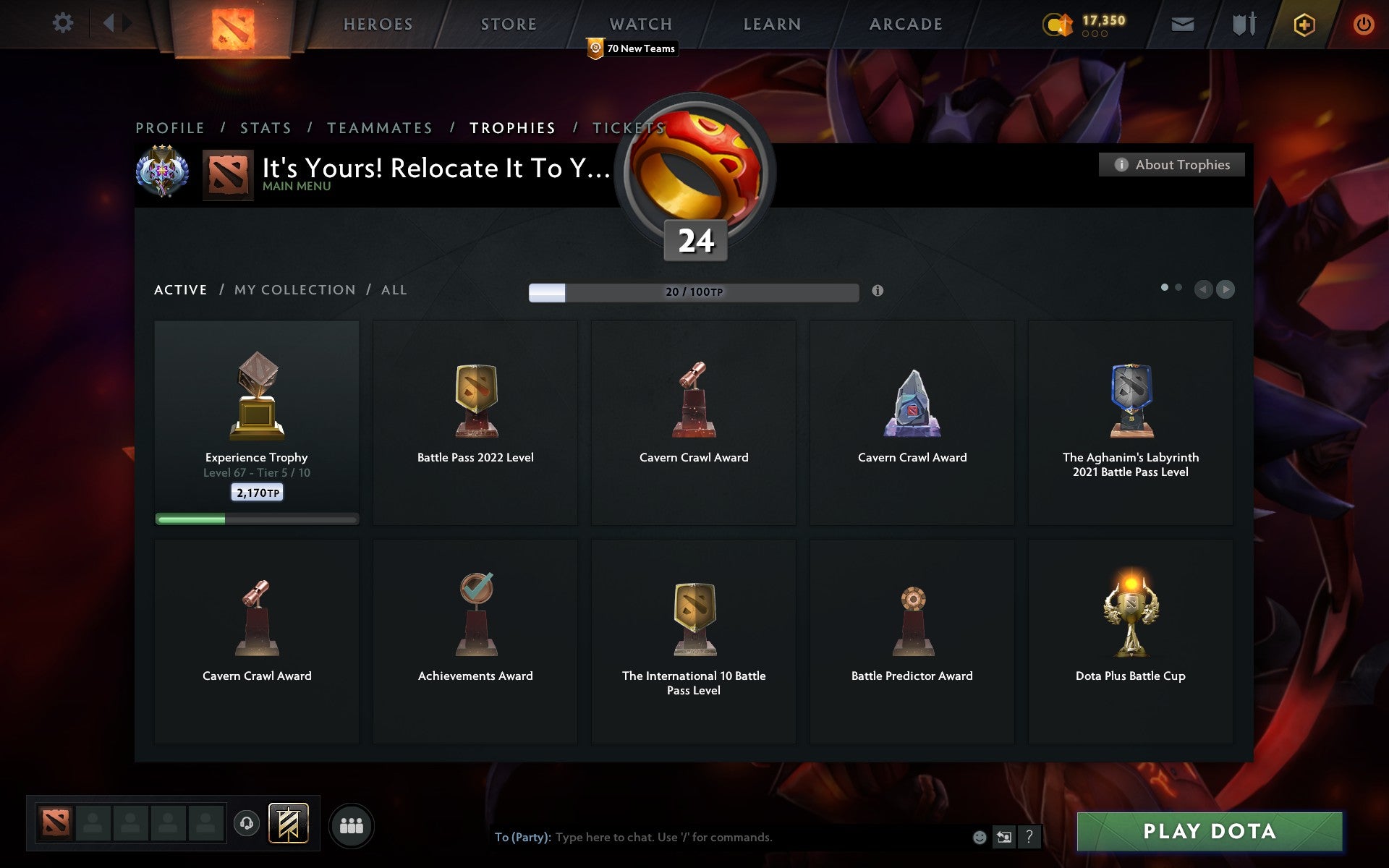Switch to the STATS section
This screenshot has height=868, width=1389.
(x=266, y=127)
